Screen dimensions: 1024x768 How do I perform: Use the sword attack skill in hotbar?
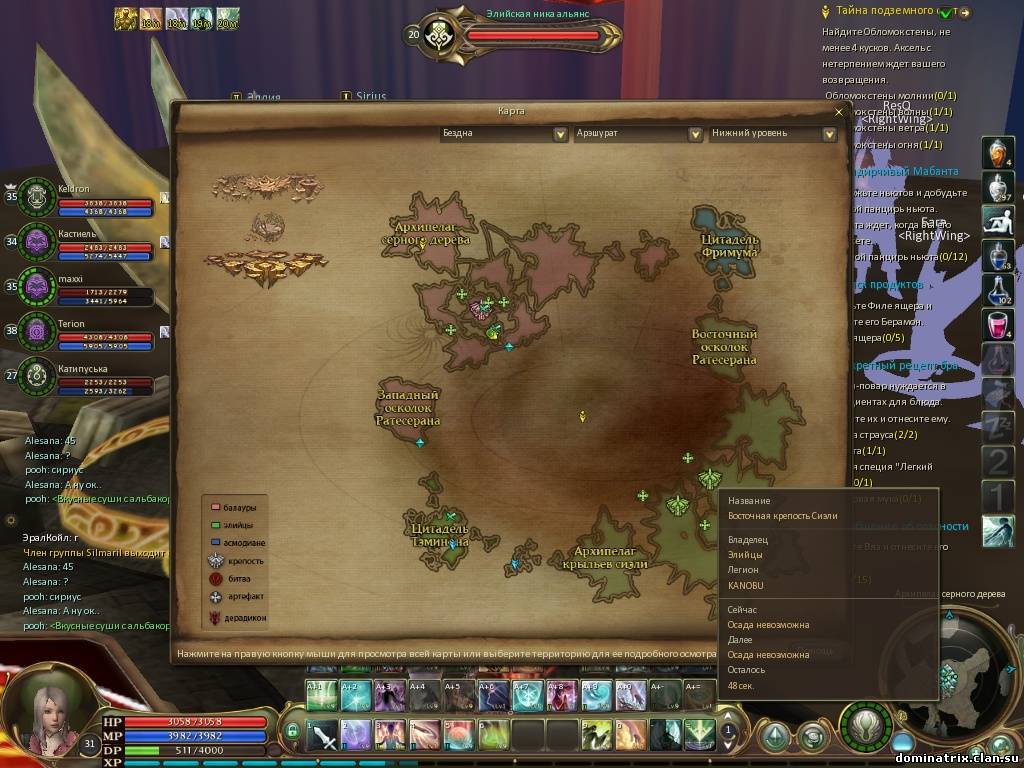pos(325,735)
